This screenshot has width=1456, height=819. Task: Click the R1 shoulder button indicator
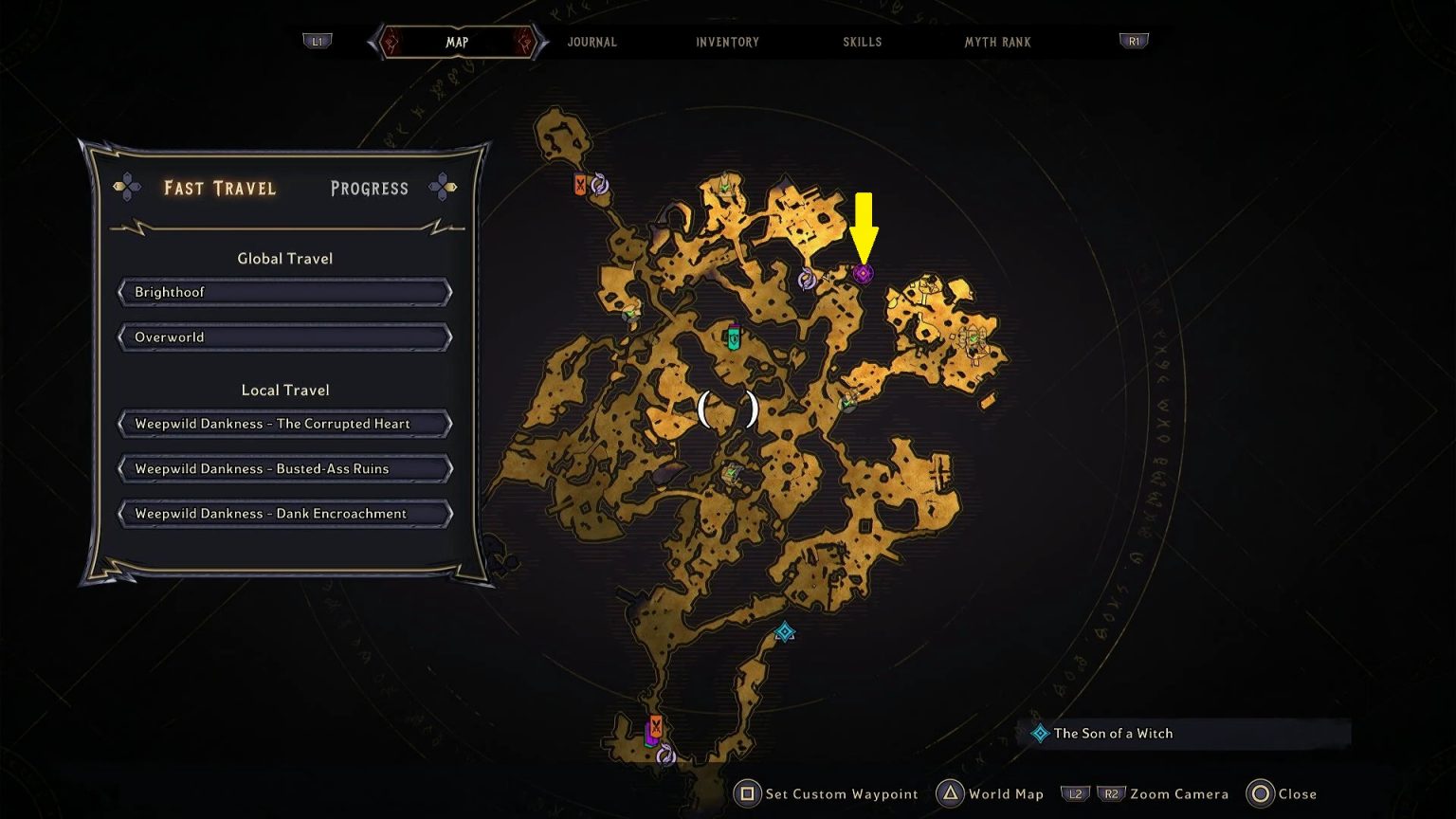(1134, 40)
